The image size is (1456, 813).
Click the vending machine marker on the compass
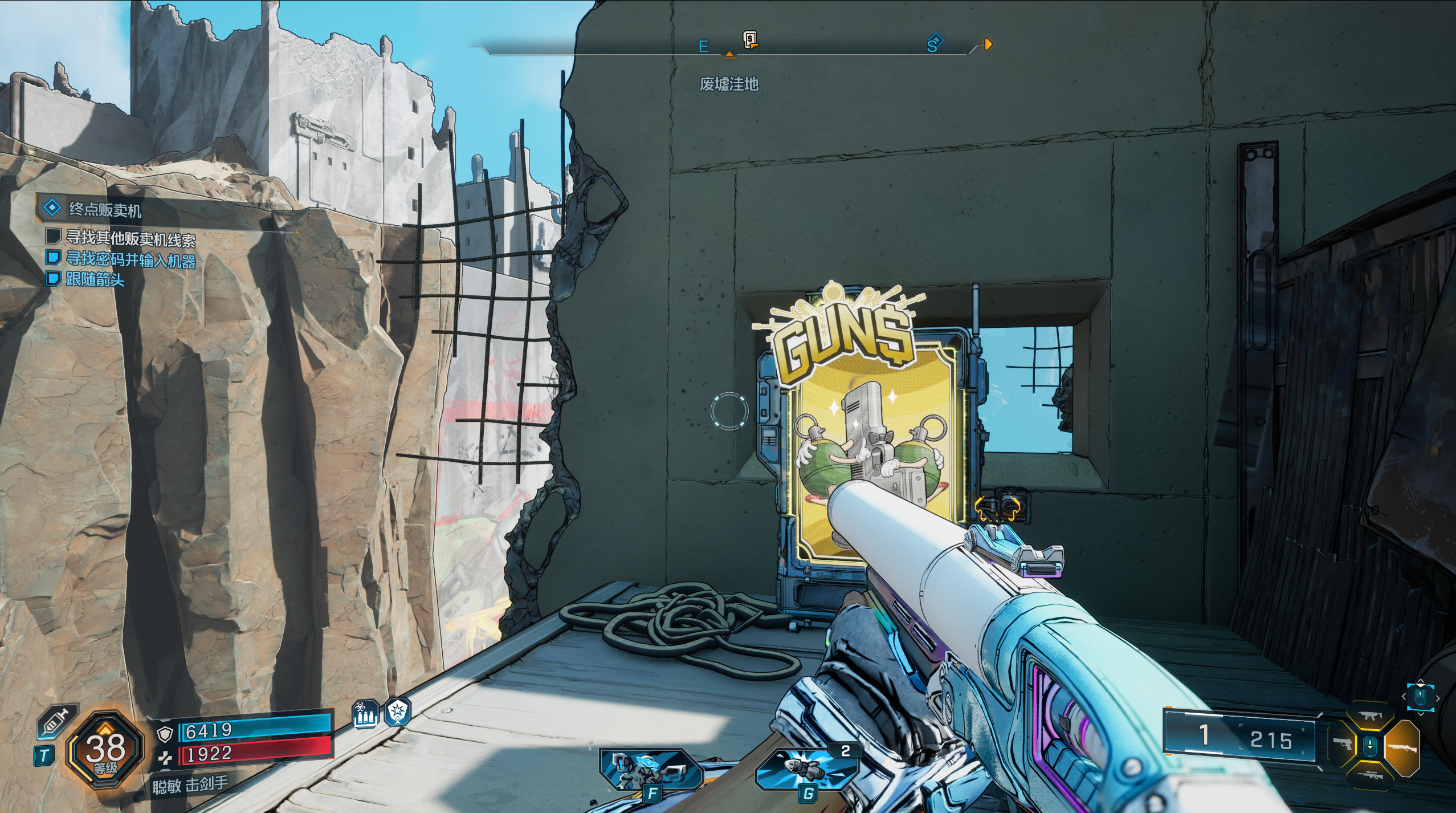[751, 40]
